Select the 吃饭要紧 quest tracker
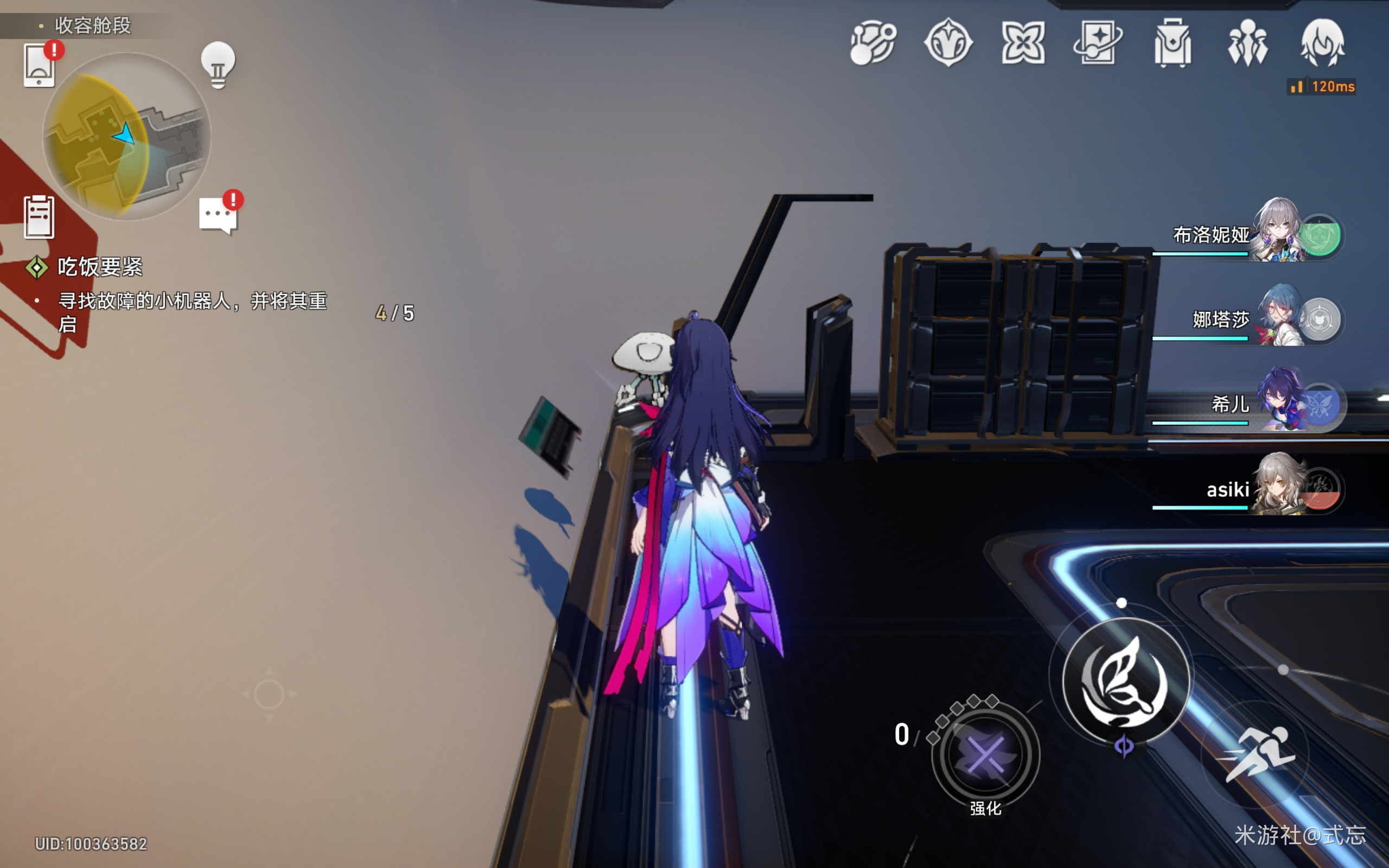This screenshot has height=868, width=1389. click(x=100, y=267)
